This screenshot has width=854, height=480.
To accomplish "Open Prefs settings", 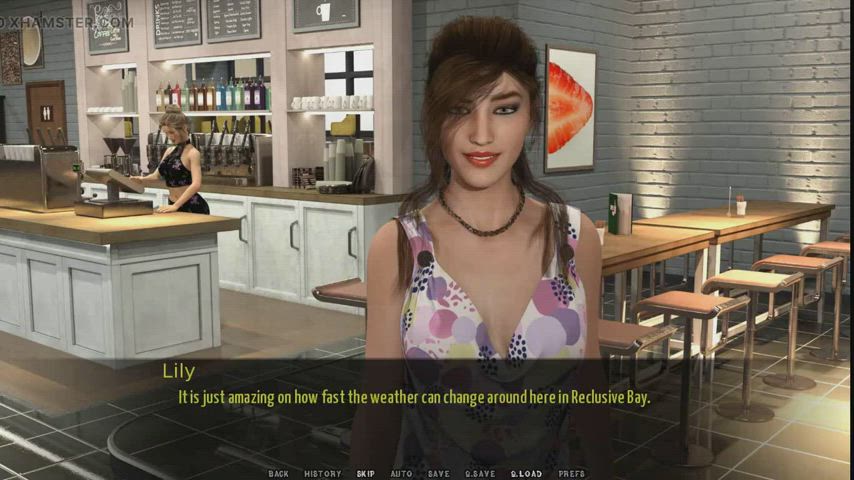I will point(571,474).
